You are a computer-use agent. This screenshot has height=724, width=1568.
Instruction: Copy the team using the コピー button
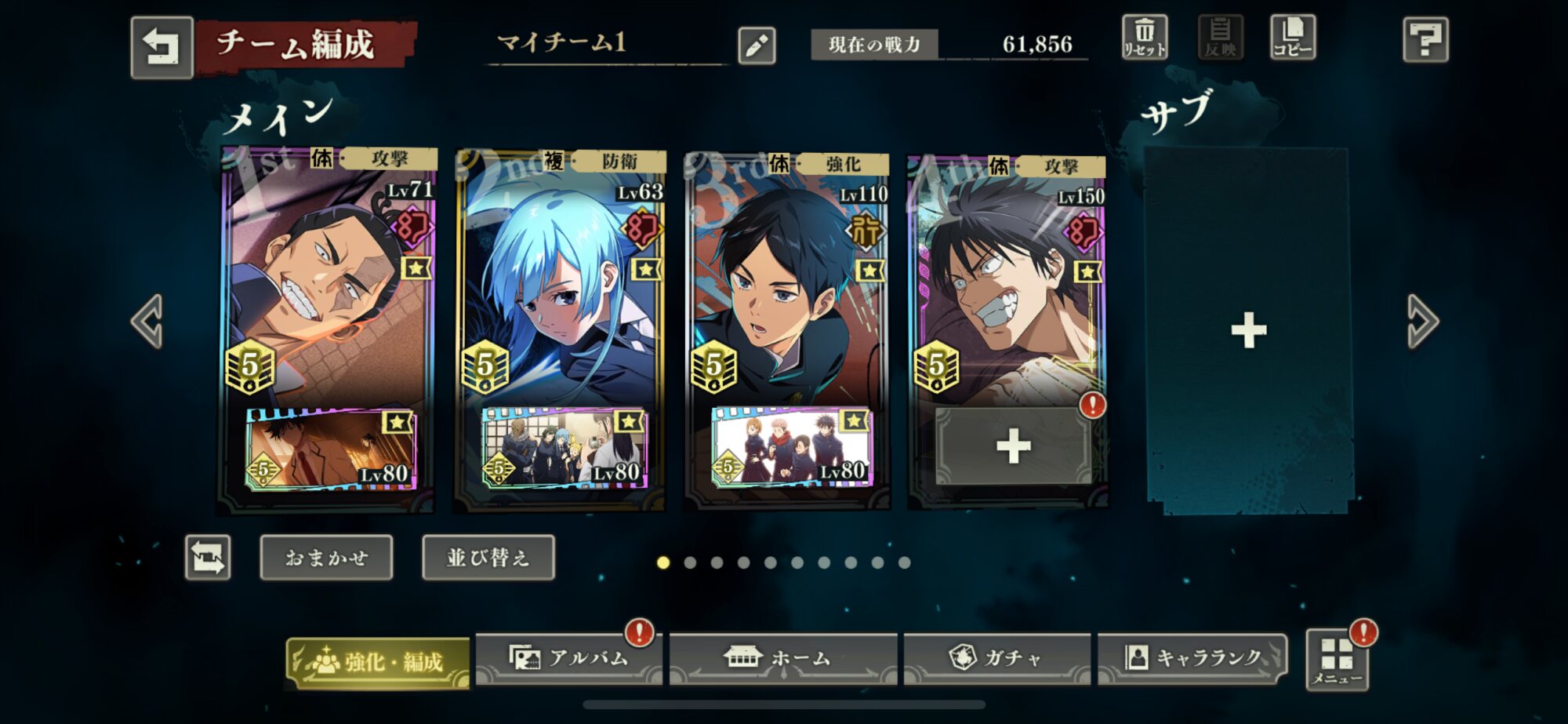click(1292, 38)
